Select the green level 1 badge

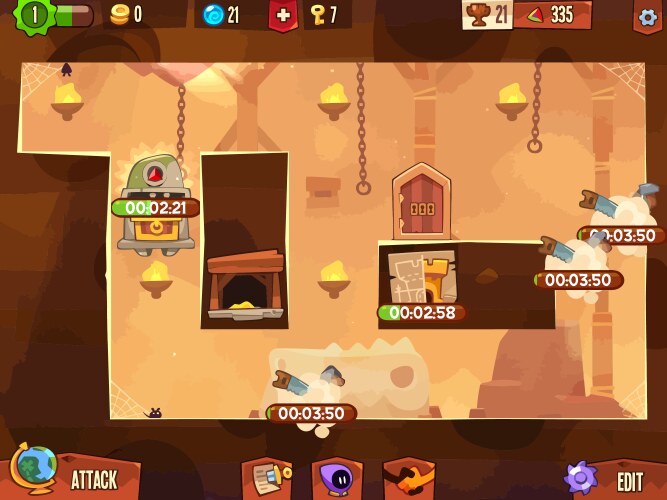pyautogui.click(x=35, y=15)
